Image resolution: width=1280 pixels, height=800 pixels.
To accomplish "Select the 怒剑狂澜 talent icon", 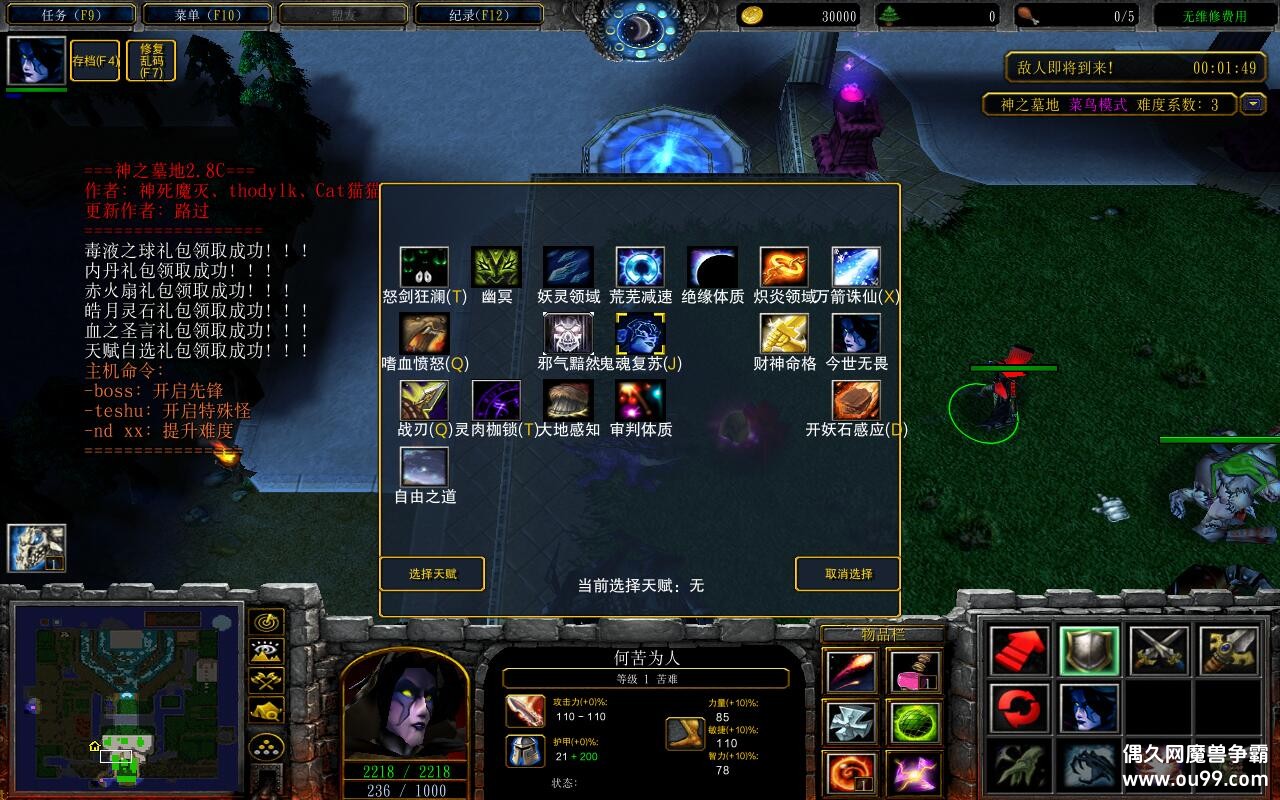I will 424,267.
